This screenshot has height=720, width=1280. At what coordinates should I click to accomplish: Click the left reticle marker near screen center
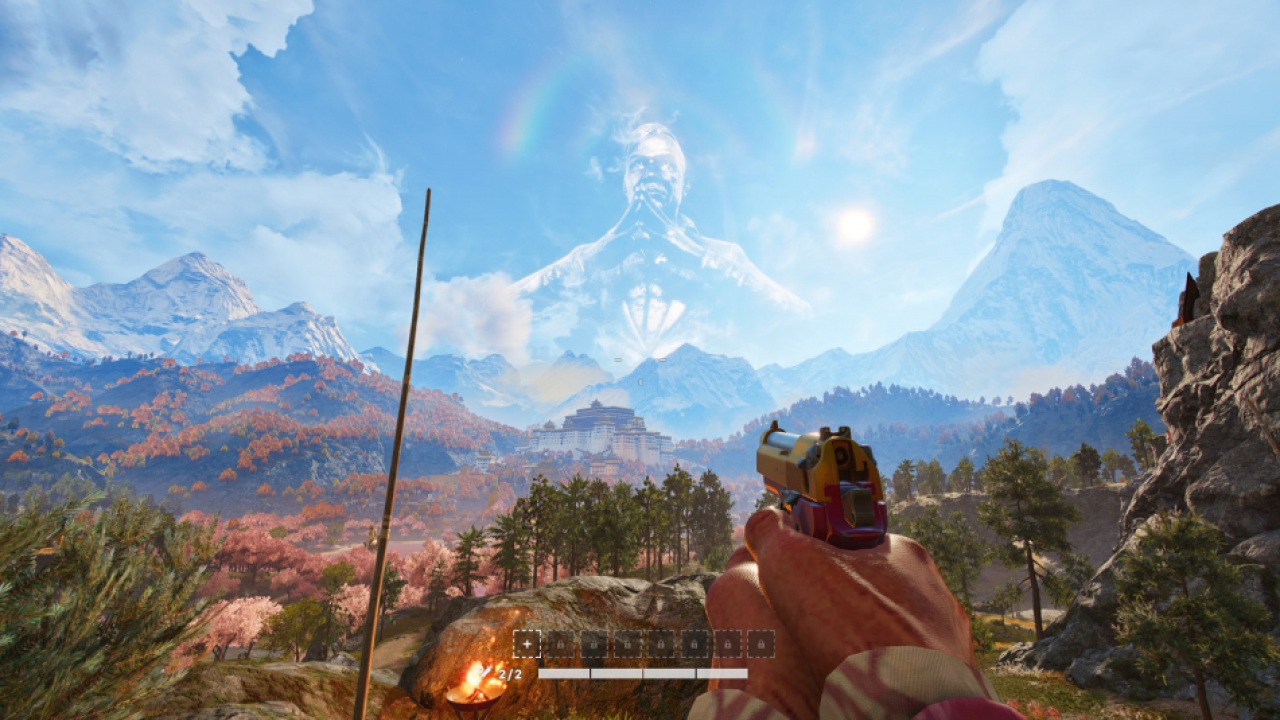pyautogui.click(x=618, y=359)
